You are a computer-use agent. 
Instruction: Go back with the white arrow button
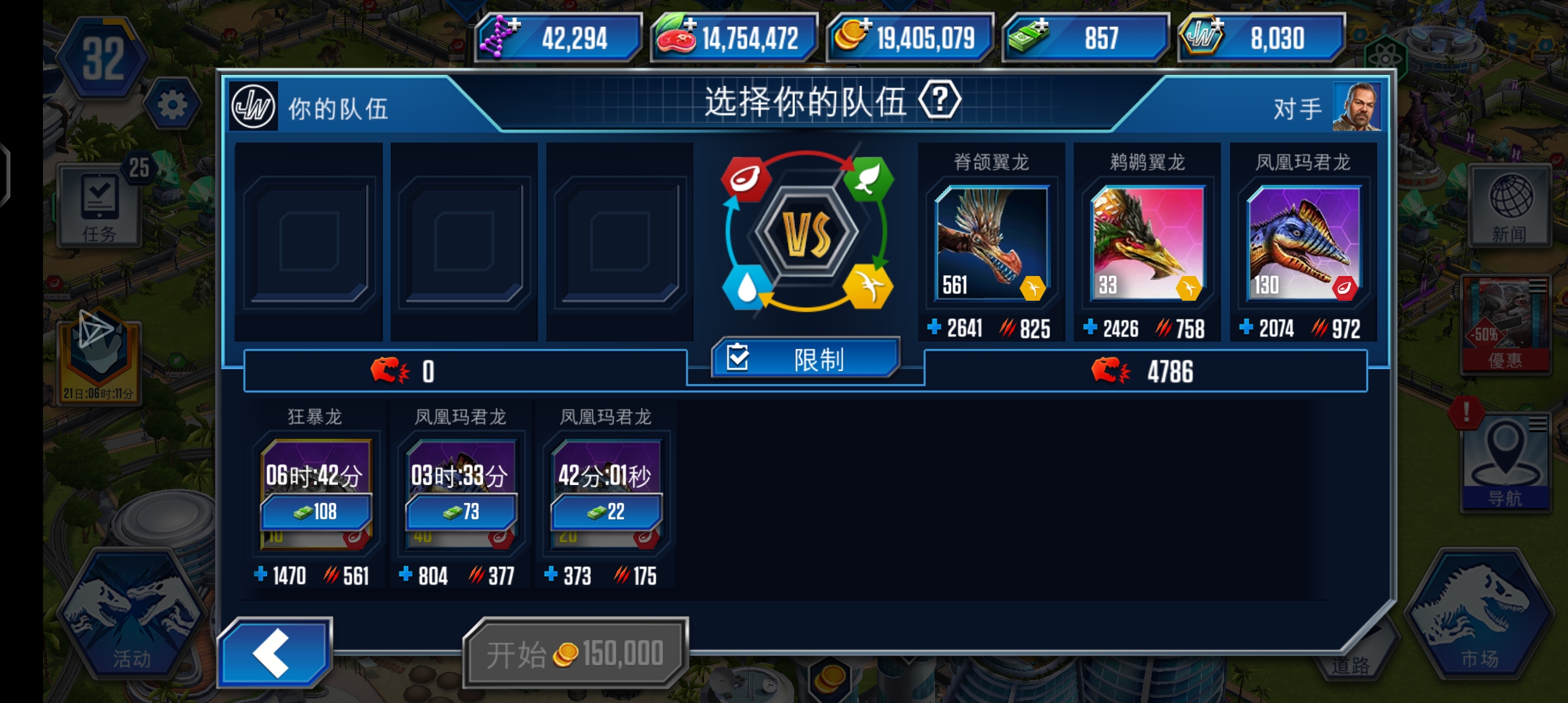274,652
